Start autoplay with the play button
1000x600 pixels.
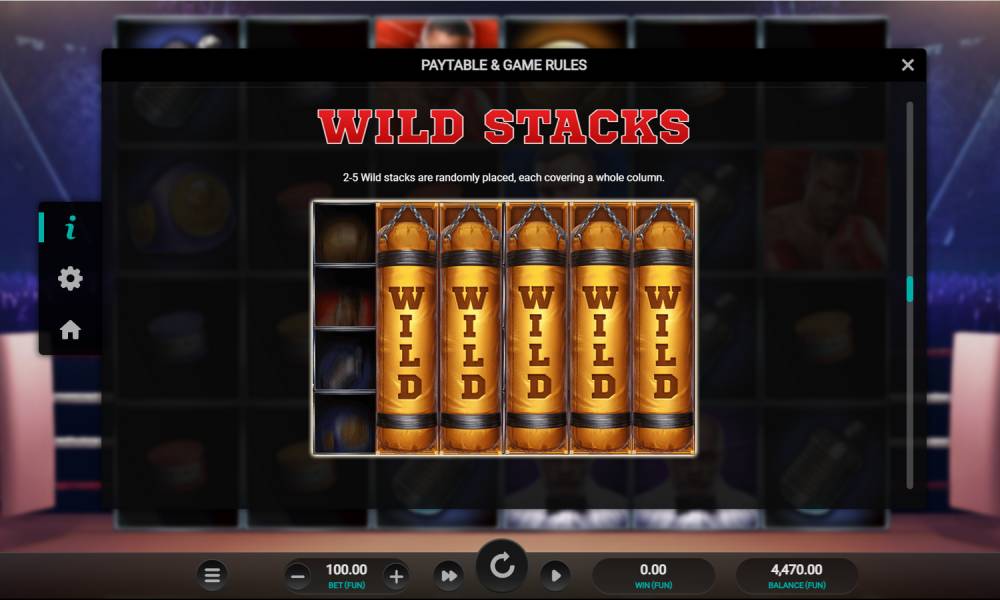pyautogui.click(x=554, y=575)
